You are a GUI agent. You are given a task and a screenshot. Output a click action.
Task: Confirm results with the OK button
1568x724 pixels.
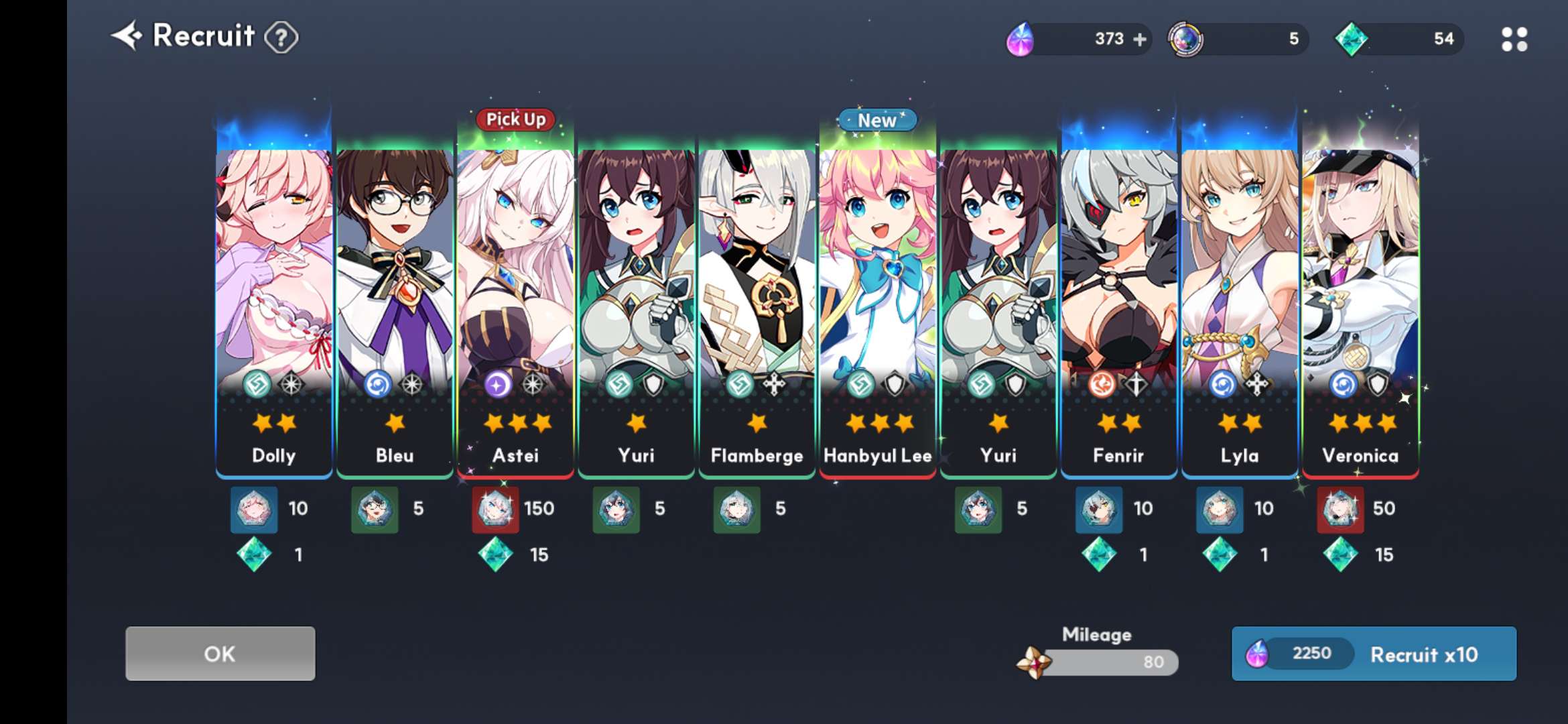click(x=220, y=654)
